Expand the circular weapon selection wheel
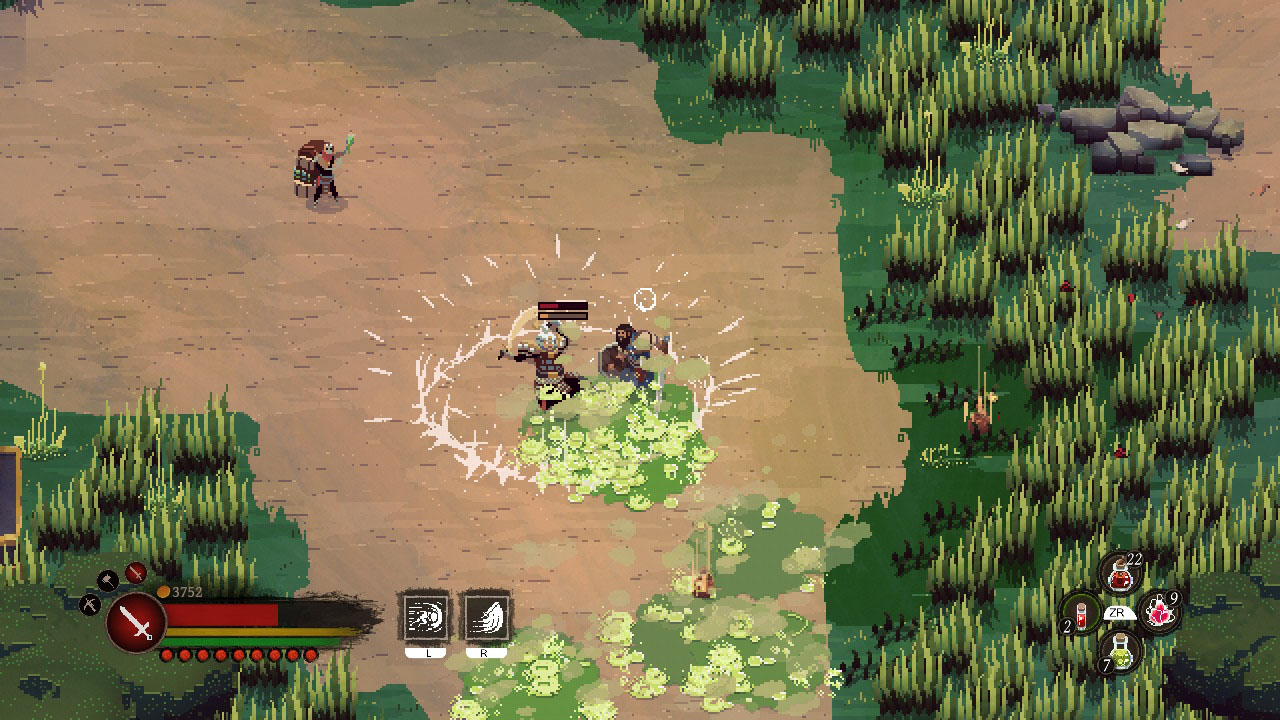Image resolution: width=1280 pixels, height=720 pixels. pyautogui.click(x=135, y=623)
